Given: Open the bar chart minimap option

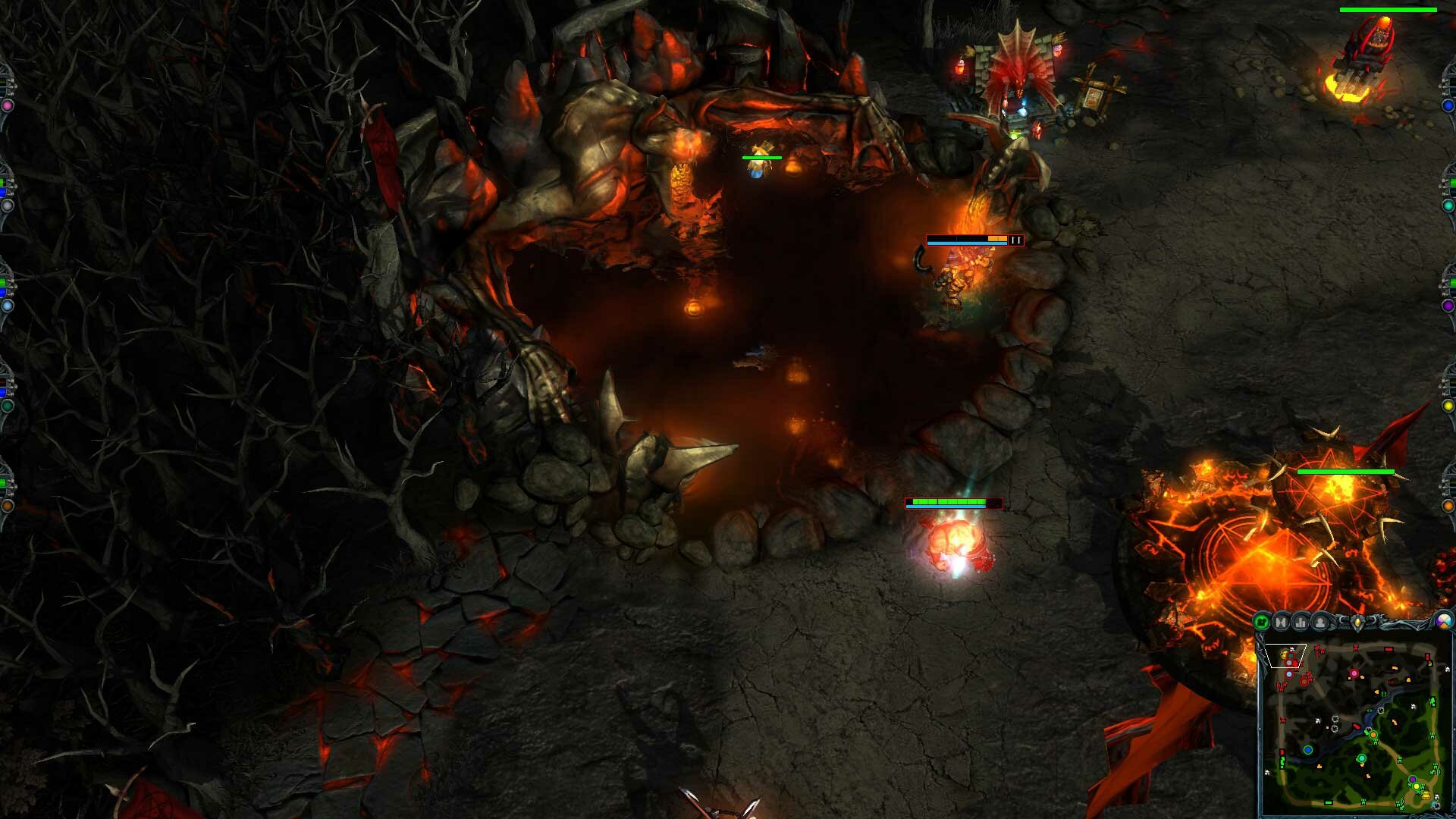Looking at the screenshot, I should pyautogui.click(x=1301, y=623).
